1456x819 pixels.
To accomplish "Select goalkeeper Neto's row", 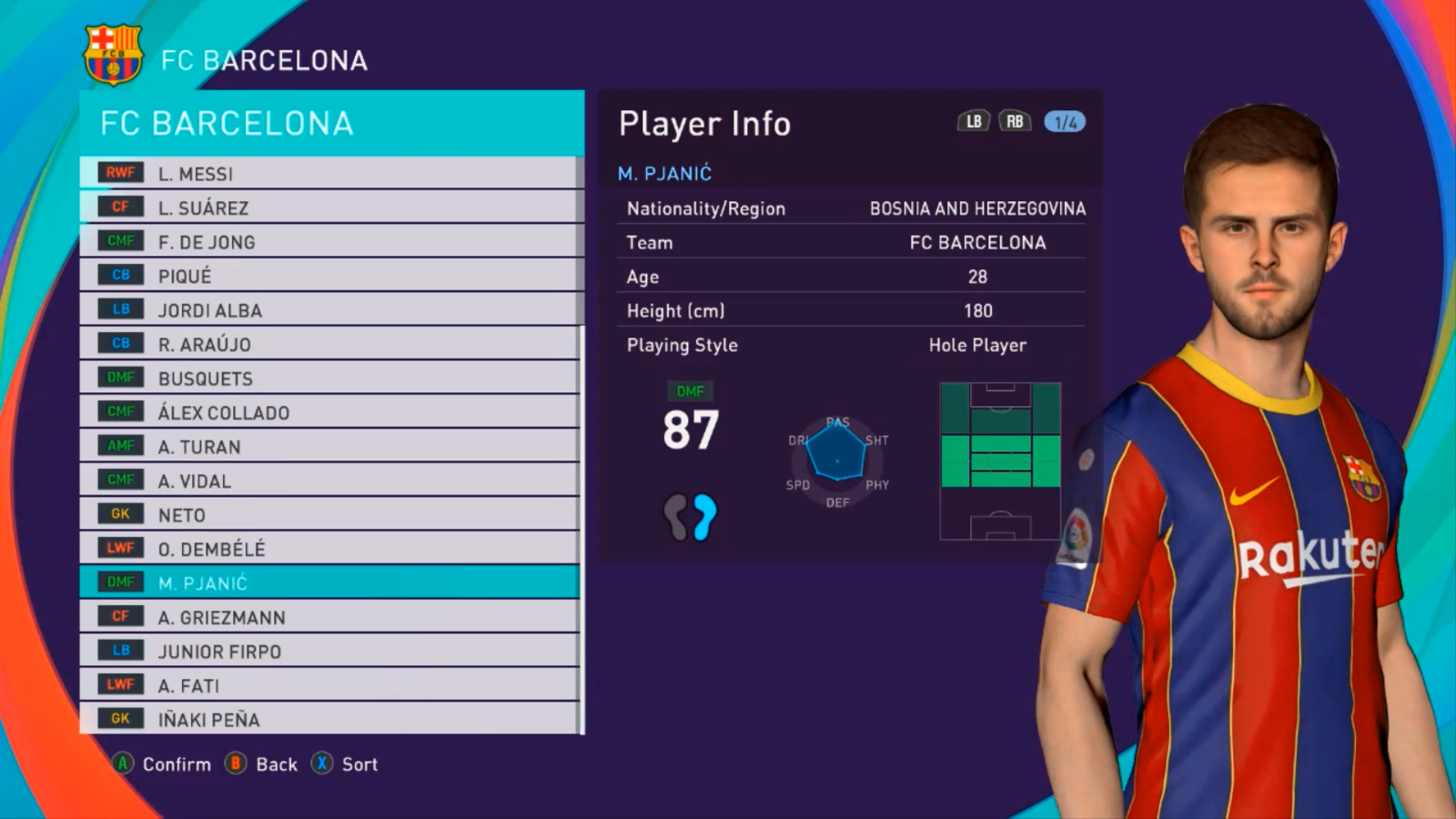I will (328, 514).
